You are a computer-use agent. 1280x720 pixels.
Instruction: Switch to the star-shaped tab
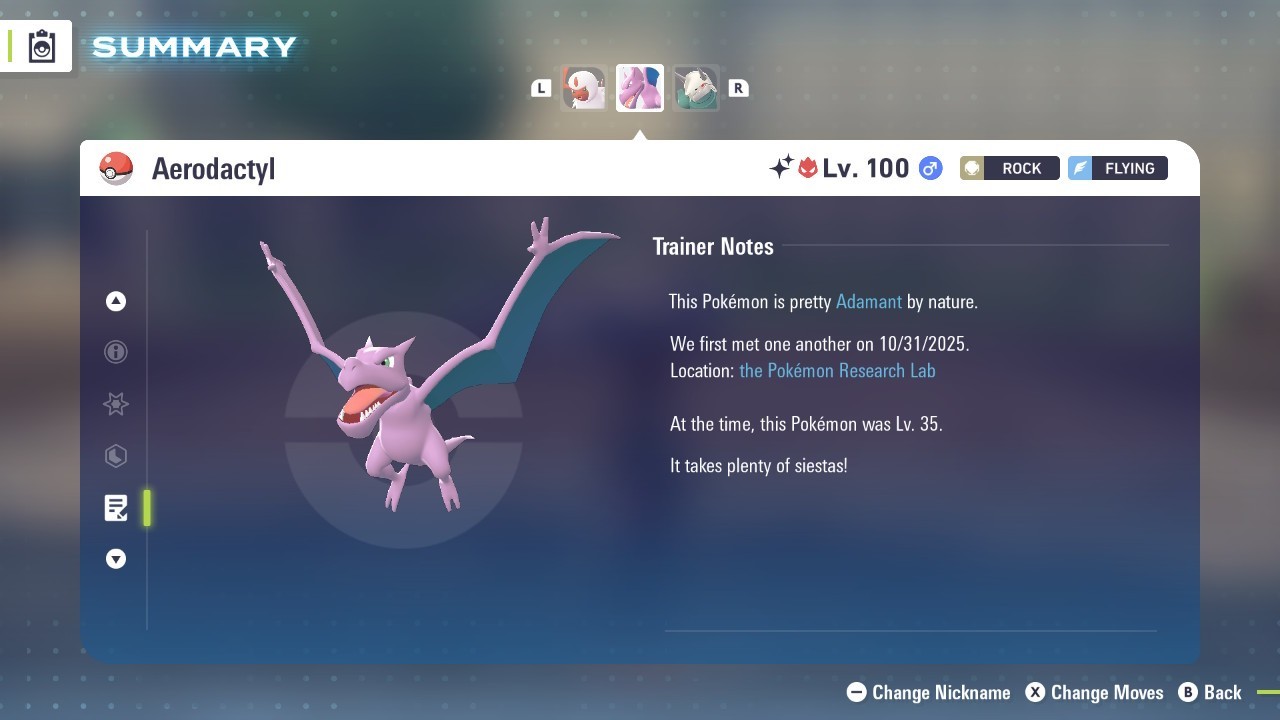click(x=116, y=404)
